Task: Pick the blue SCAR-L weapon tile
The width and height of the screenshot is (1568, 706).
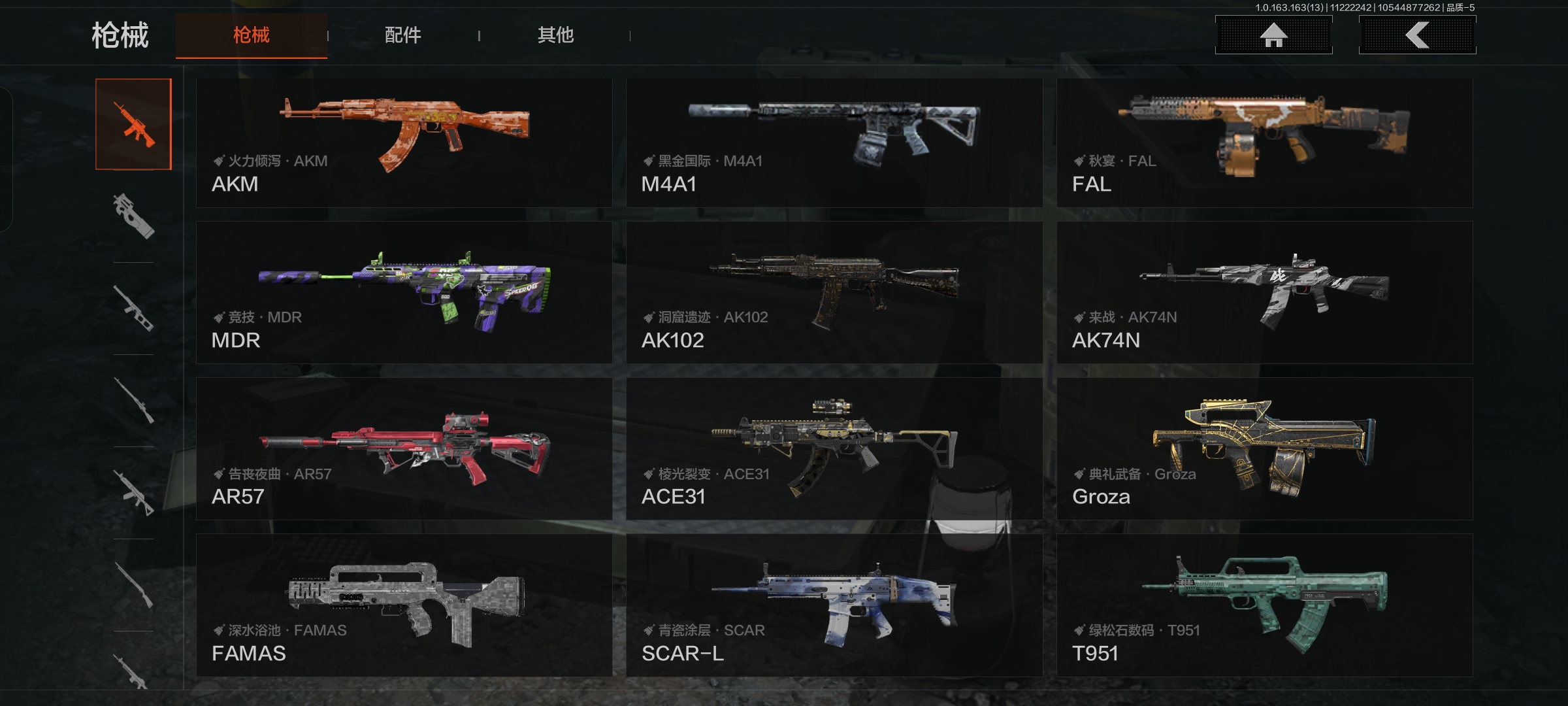Action: [x=834, y=605]
